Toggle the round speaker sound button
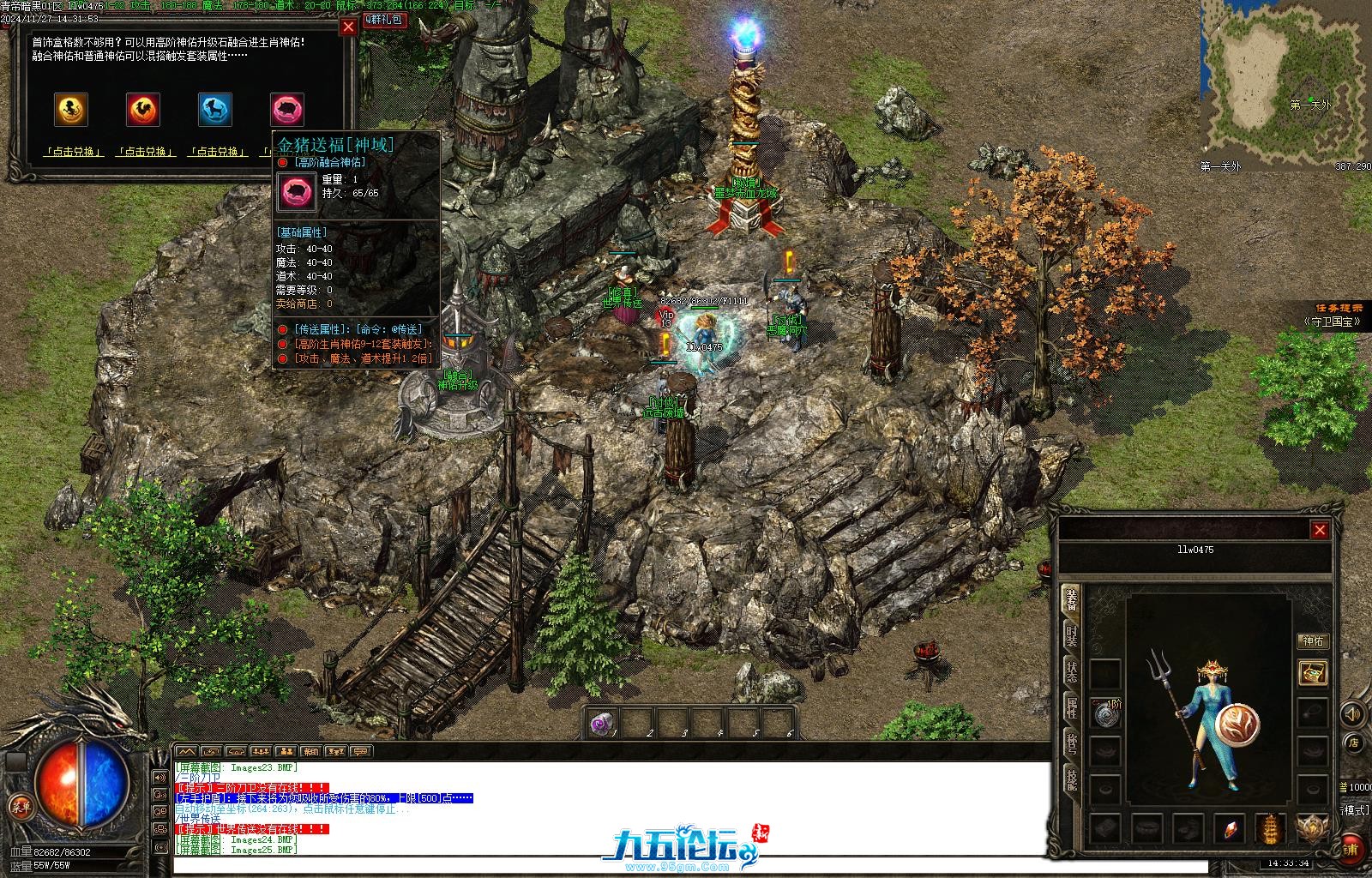Screen dimensions: 1372x878 (x=1353, y=713)
